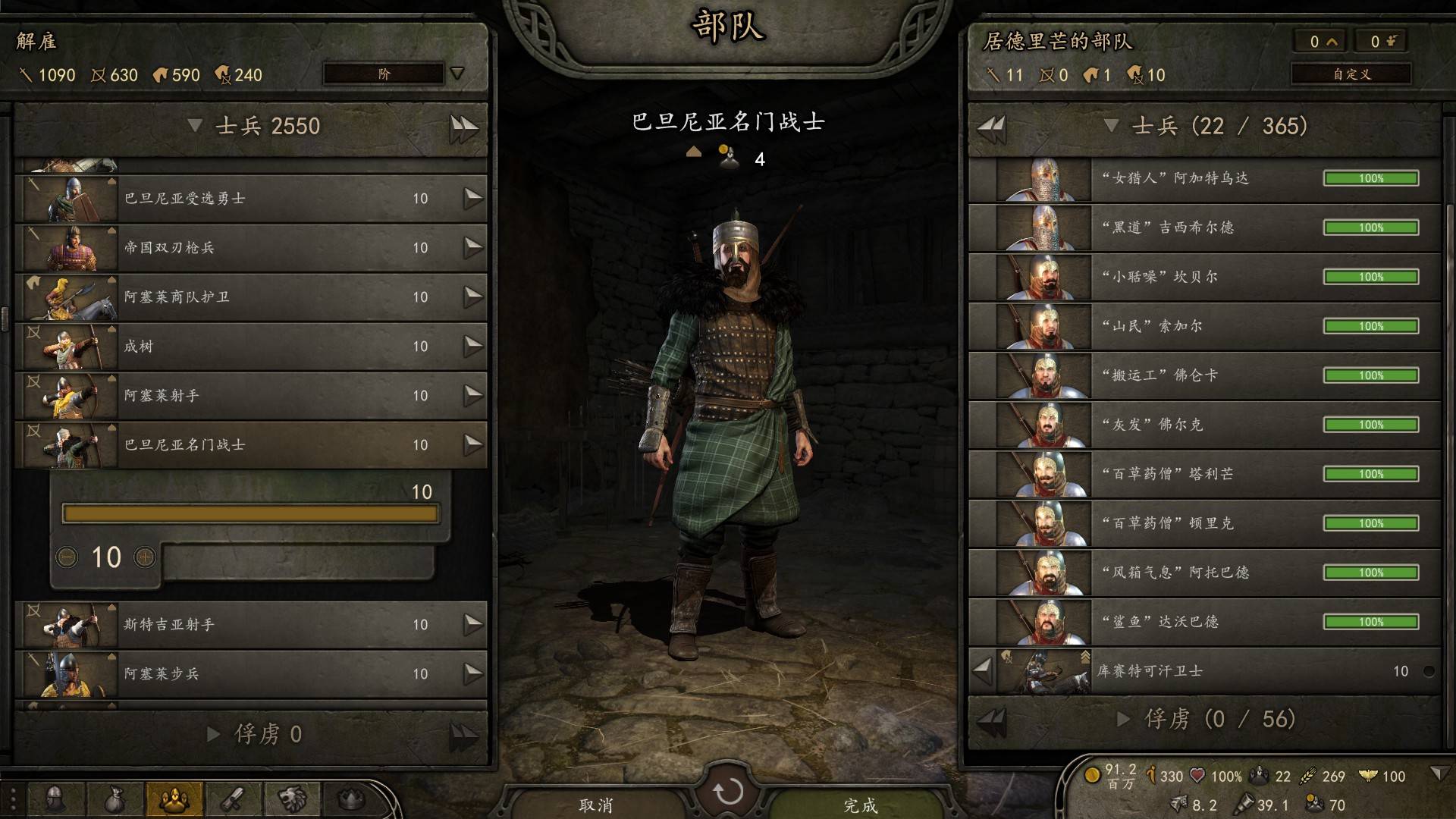
Task: Select hero “鲨鱼”达沃巴德
Action: tap(1206, 622)
